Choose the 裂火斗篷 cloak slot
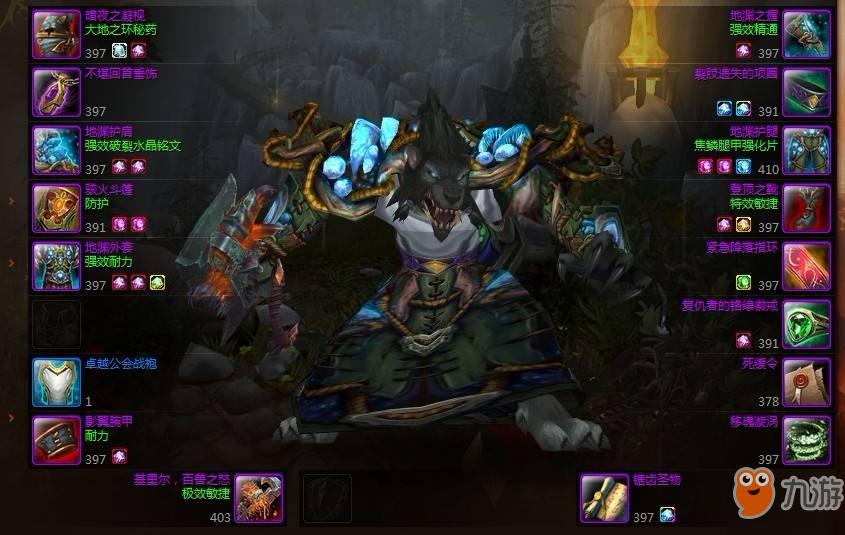This screenshot has width=845, height=535. point(56,208)
